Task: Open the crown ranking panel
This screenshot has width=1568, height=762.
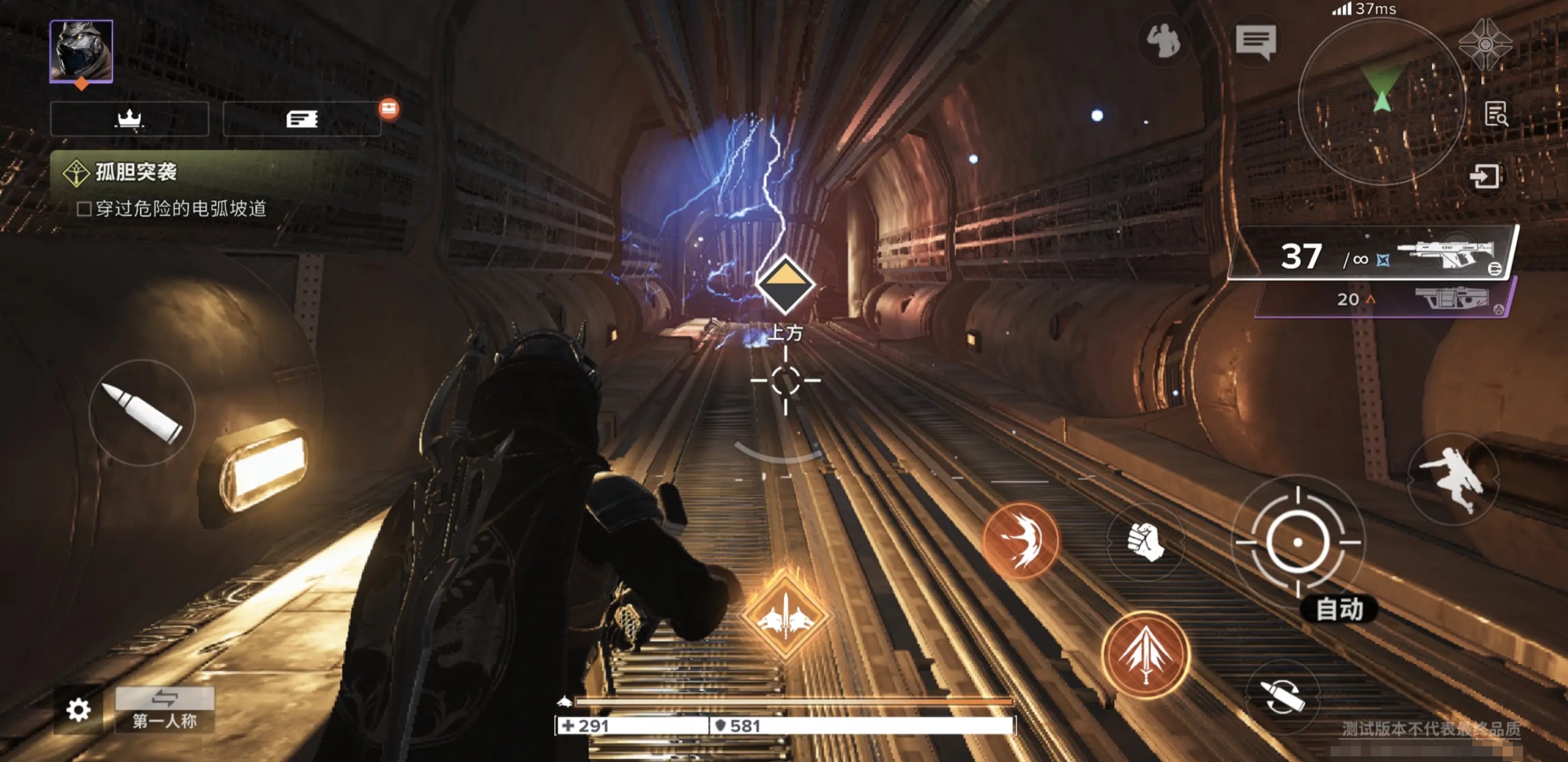Action: pyautogui.click(x=129, y=119)
